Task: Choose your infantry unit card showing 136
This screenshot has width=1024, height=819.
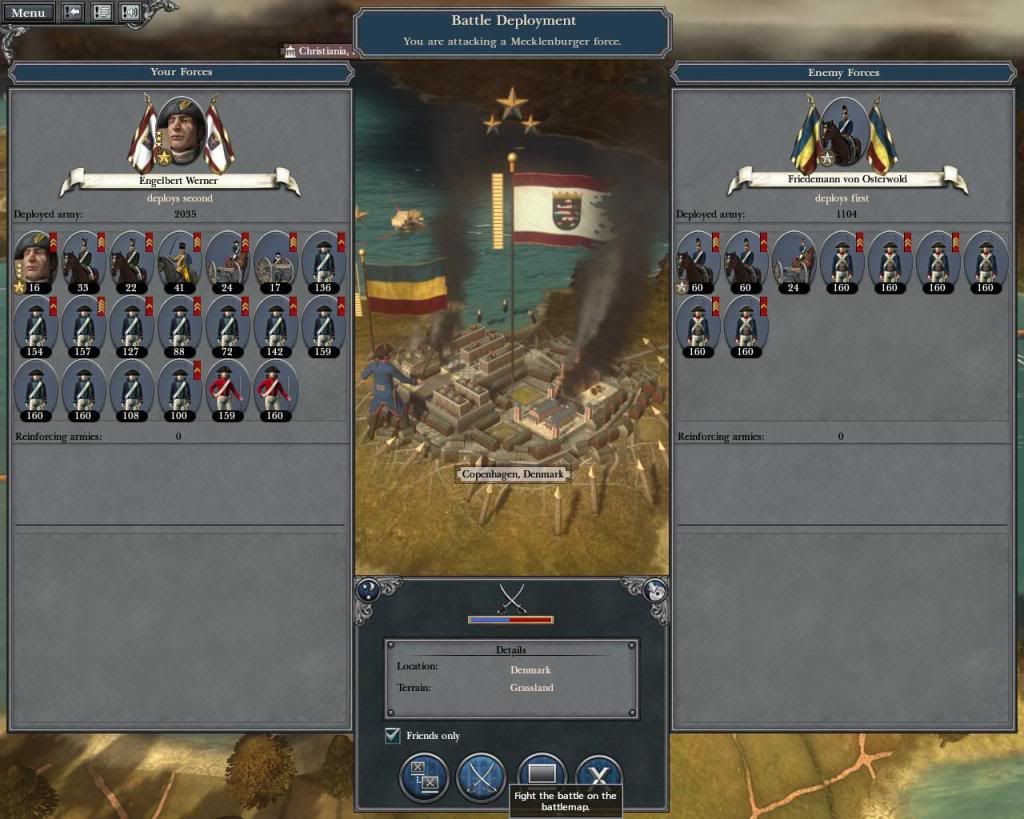Action: tap(323, 259)
